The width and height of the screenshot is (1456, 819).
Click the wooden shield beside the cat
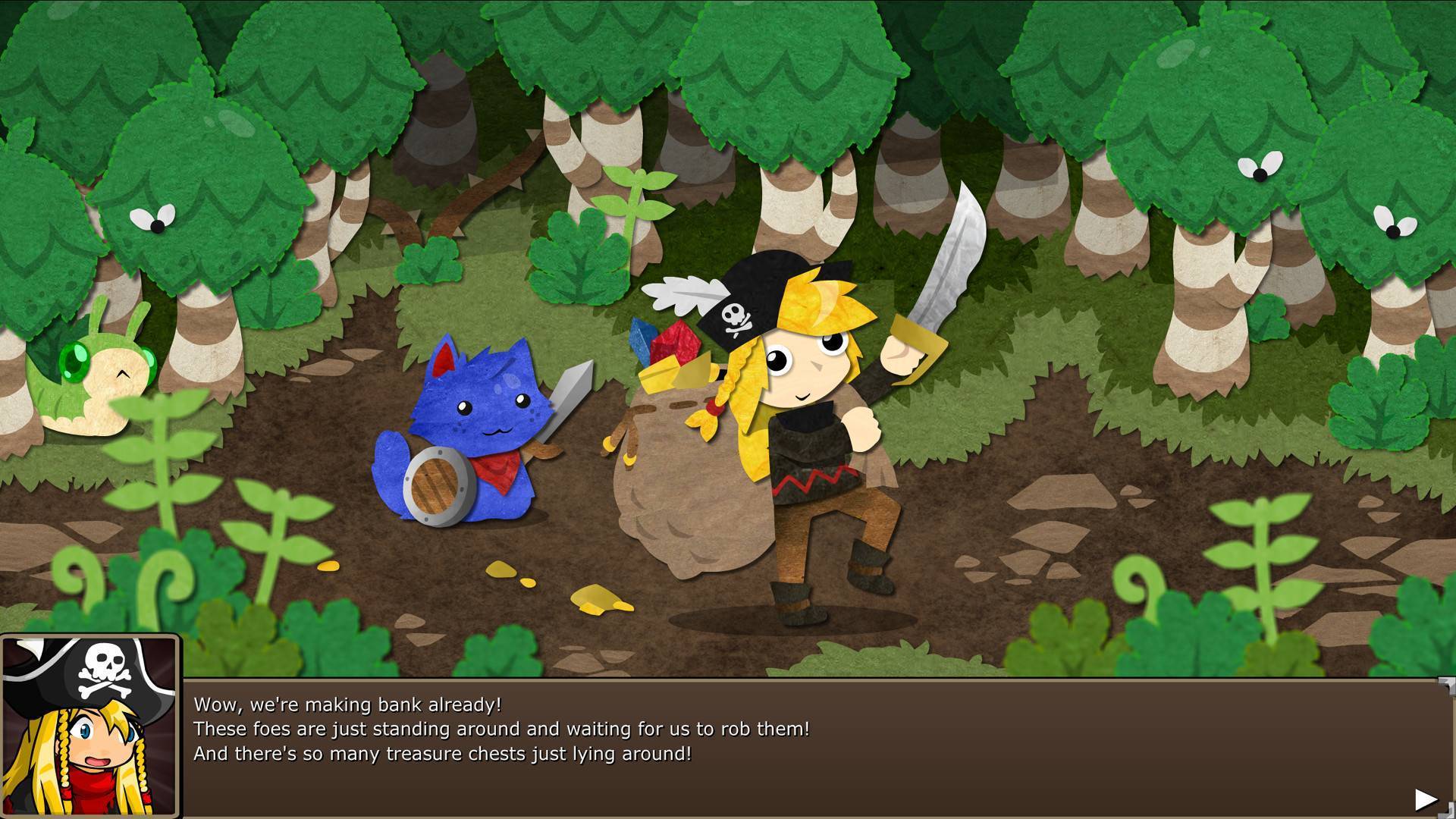pos(435,485)
